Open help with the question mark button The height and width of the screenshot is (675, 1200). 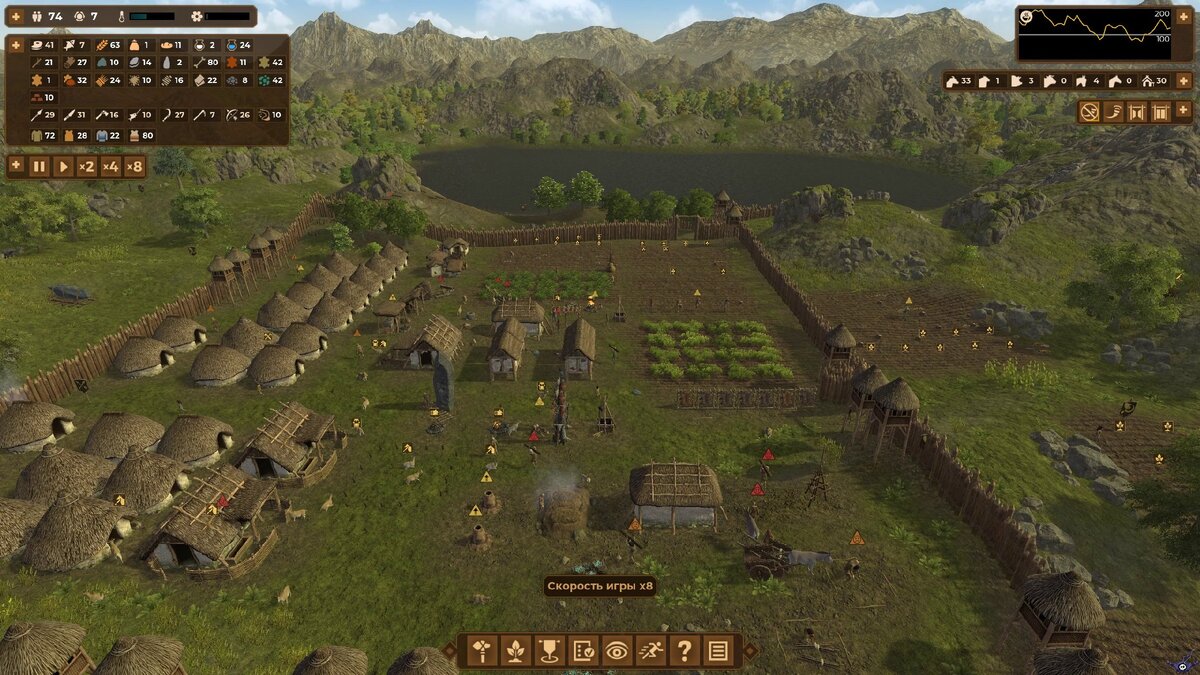point(684,651)
